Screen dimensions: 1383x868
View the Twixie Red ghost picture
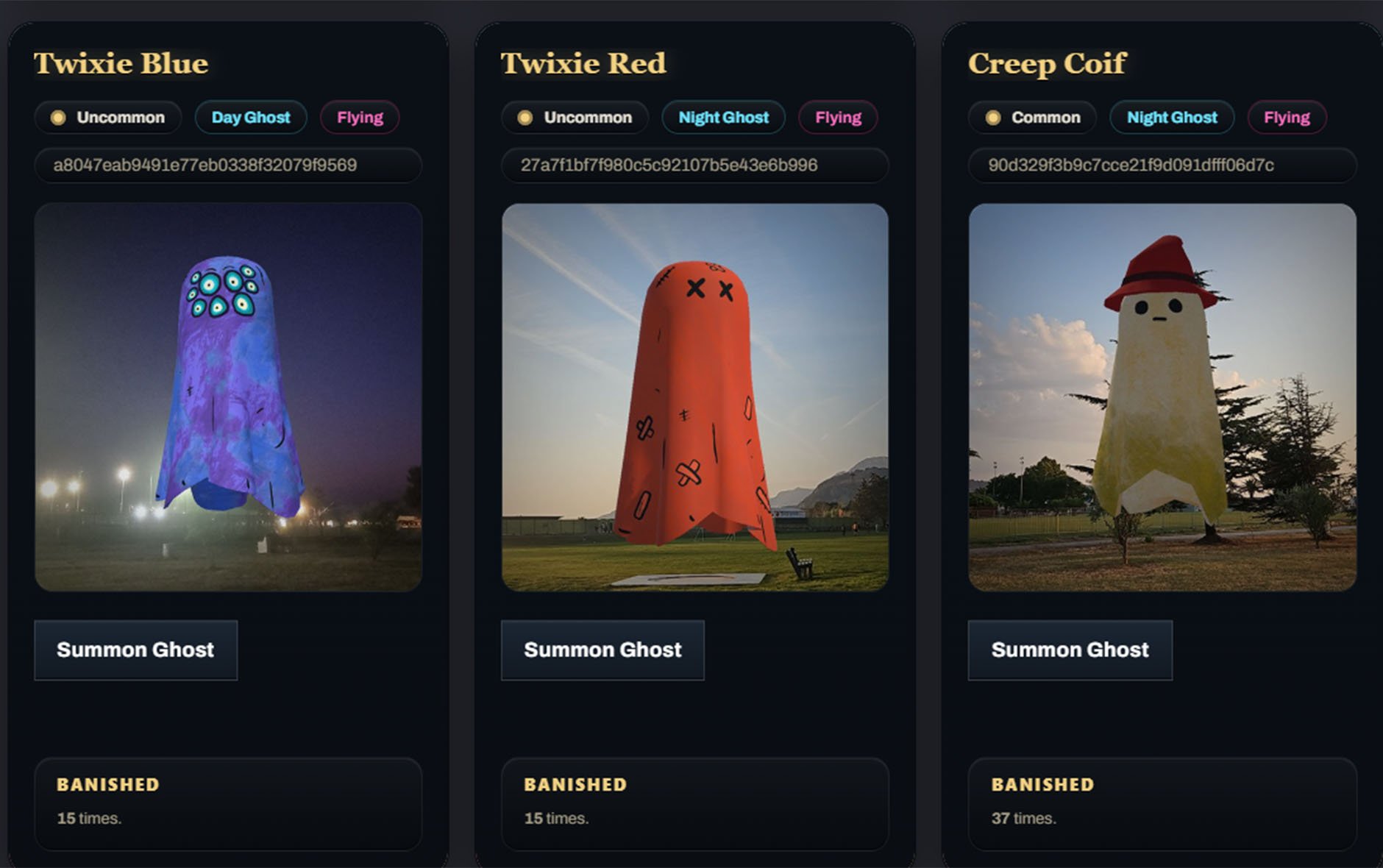click(695, 397)
